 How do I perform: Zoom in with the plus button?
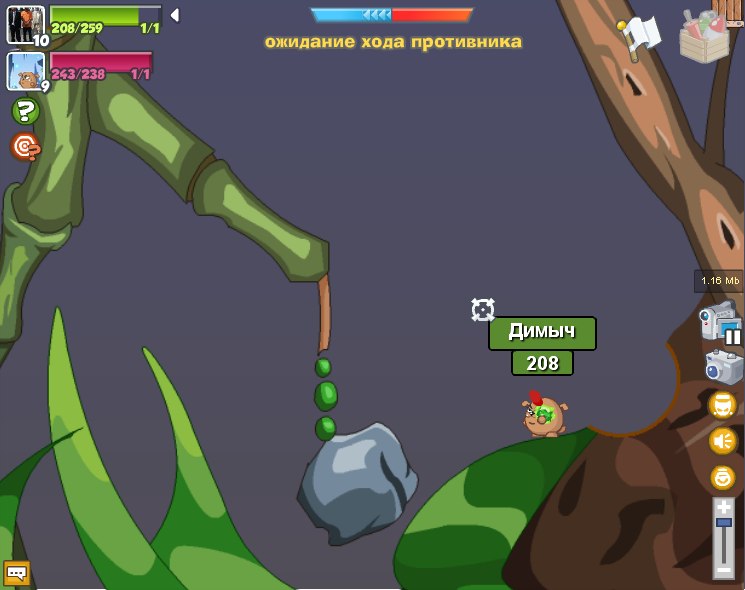point(723,507)
